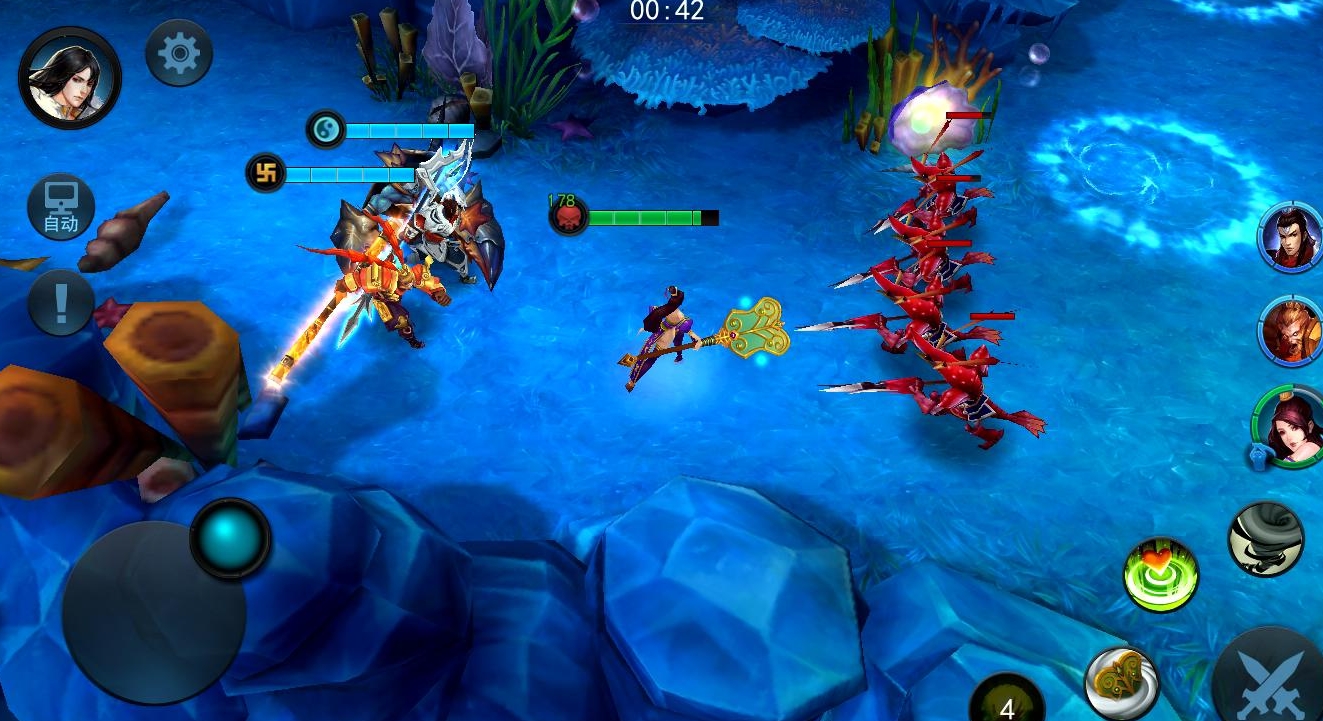Tap the black-haired hero portrait

click(70, 77)
